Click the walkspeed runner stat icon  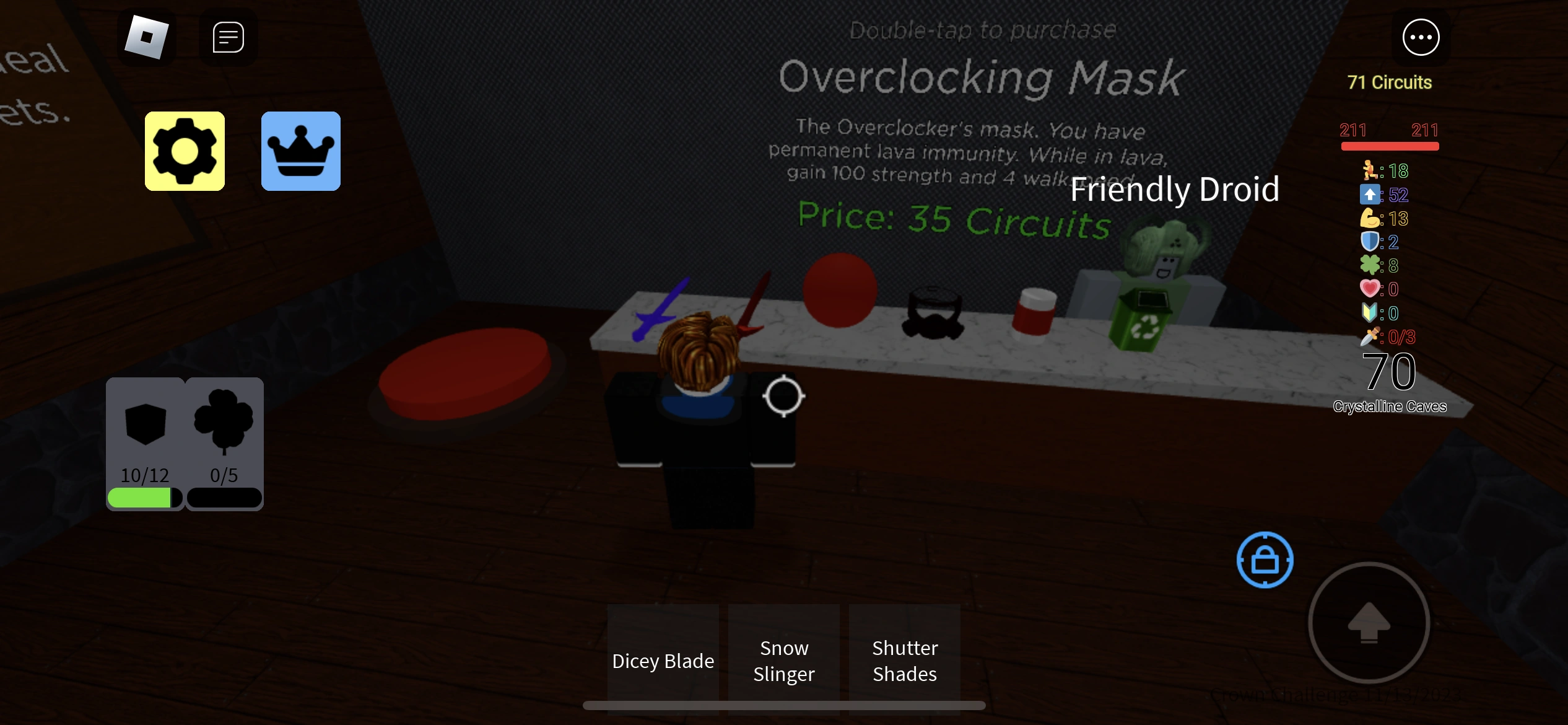1370,171
